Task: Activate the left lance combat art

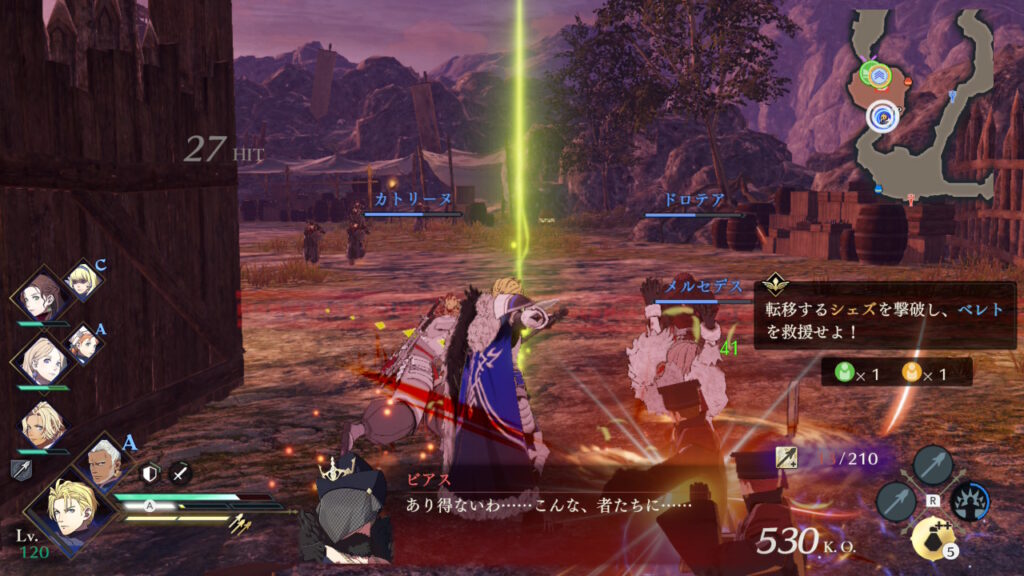Action: (895, 502)
